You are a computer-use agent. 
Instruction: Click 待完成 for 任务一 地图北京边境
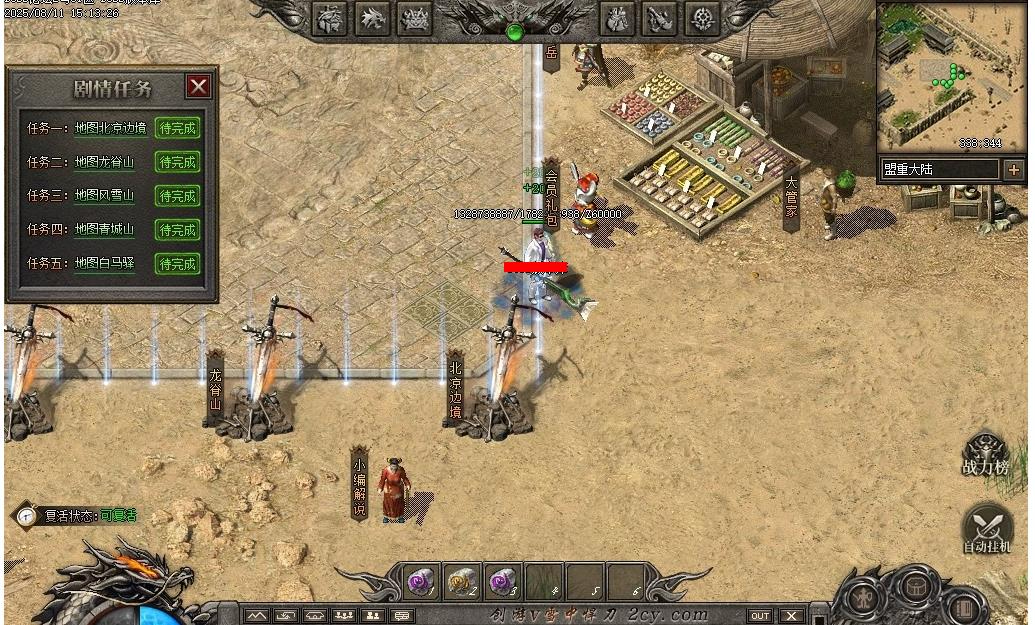coord(178,128)
